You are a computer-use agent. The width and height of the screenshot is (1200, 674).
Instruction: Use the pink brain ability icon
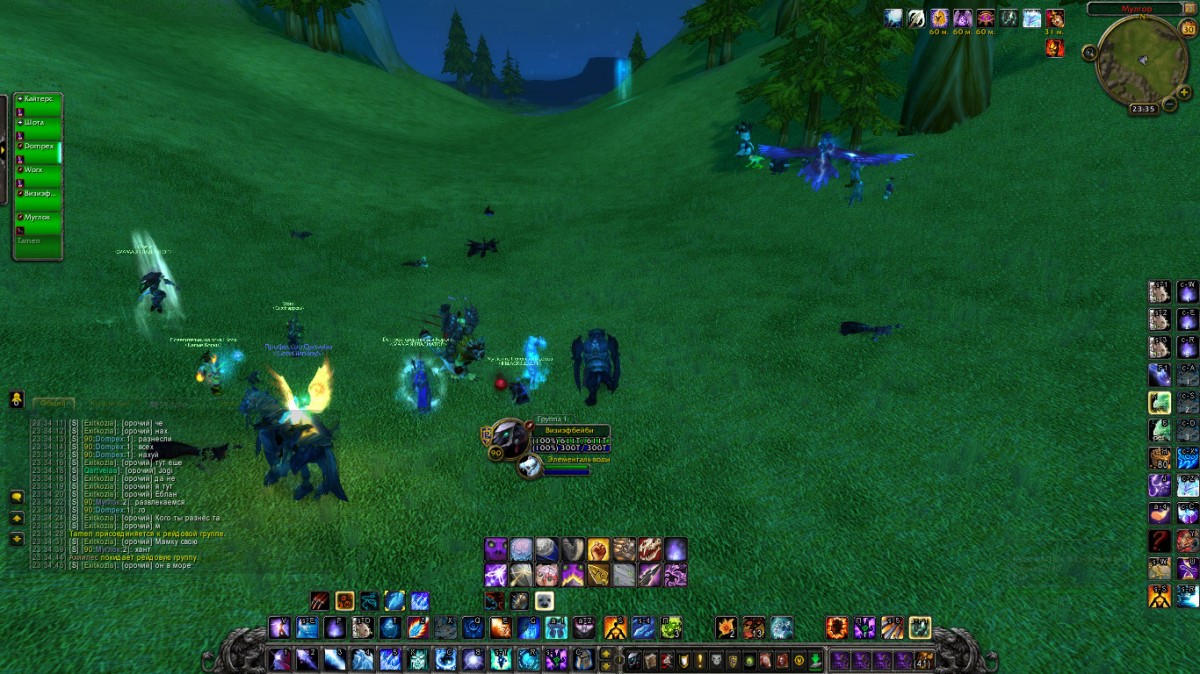click(x=547, y=575)
